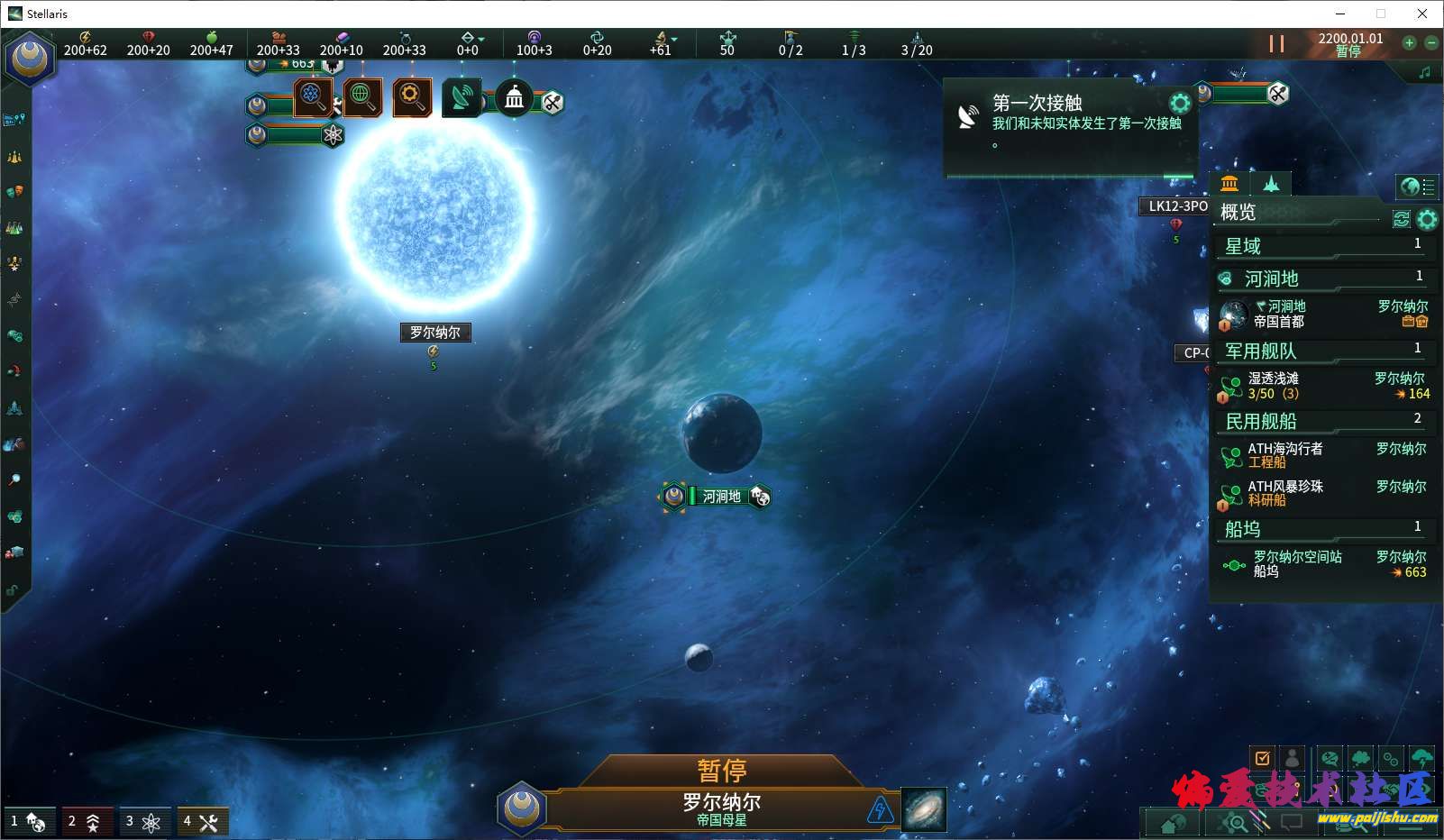Screen dimensions: 1444x840
Task: Select the ATH海沟行者 construction ship row
Action: click(x=1323, y=455)
